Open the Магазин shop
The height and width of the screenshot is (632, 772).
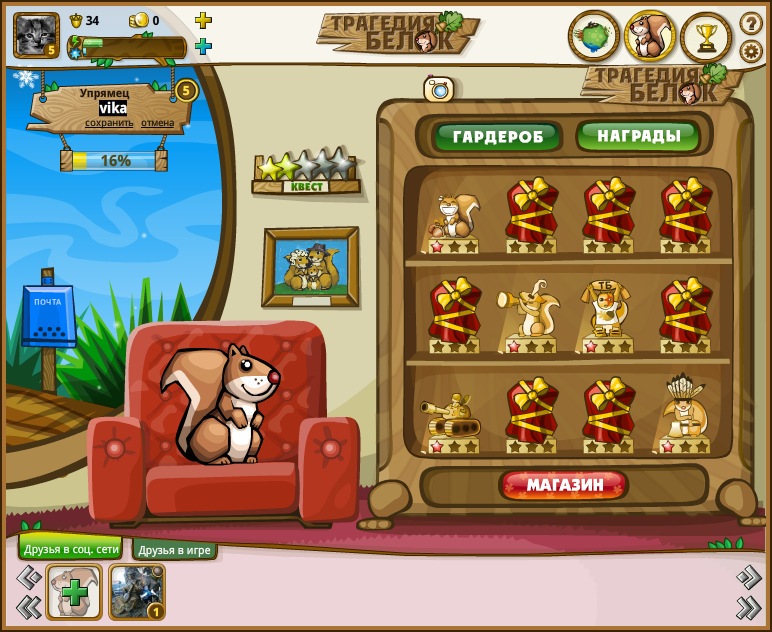tap(564, 486)
